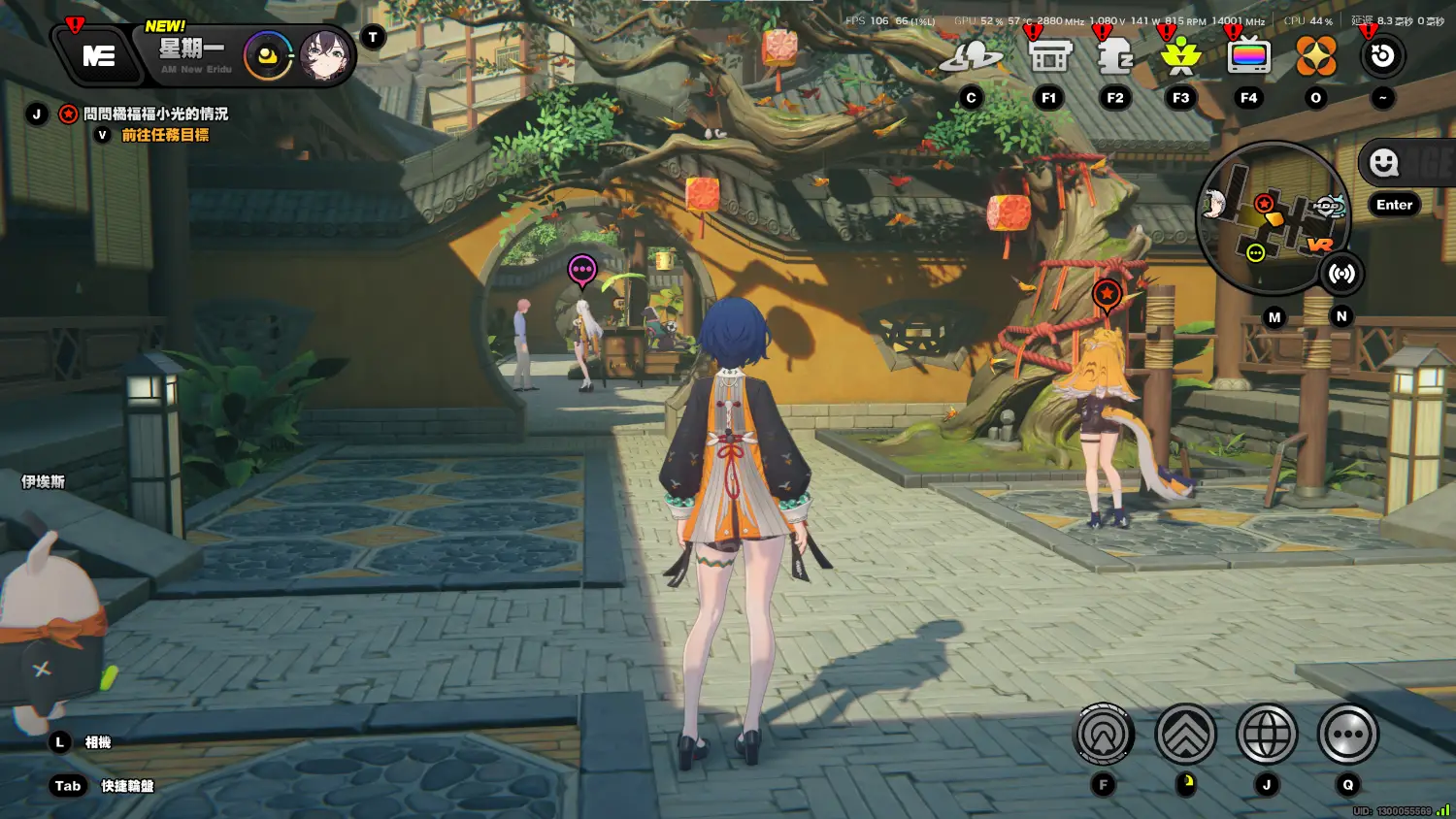Select the dark-haired character avatar portrait
The image size is (1456, 819).
click(x=325, y=55)
